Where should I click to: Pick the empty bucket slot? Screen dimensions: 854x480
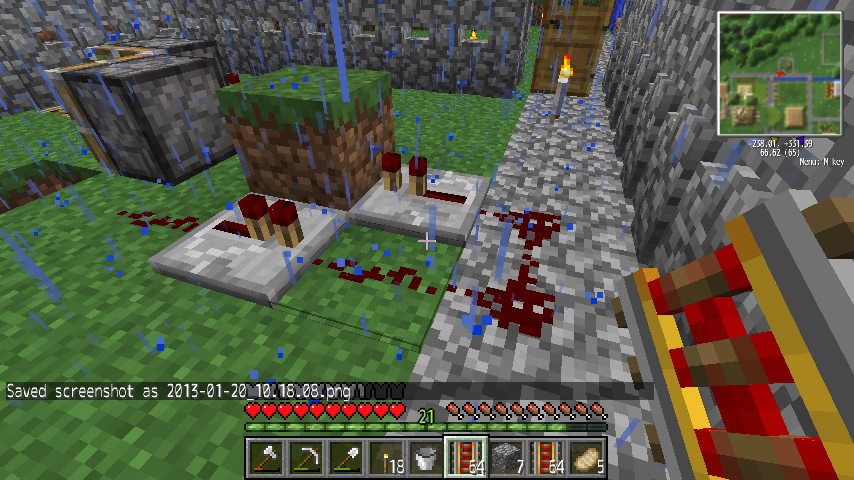coord(425,458)
